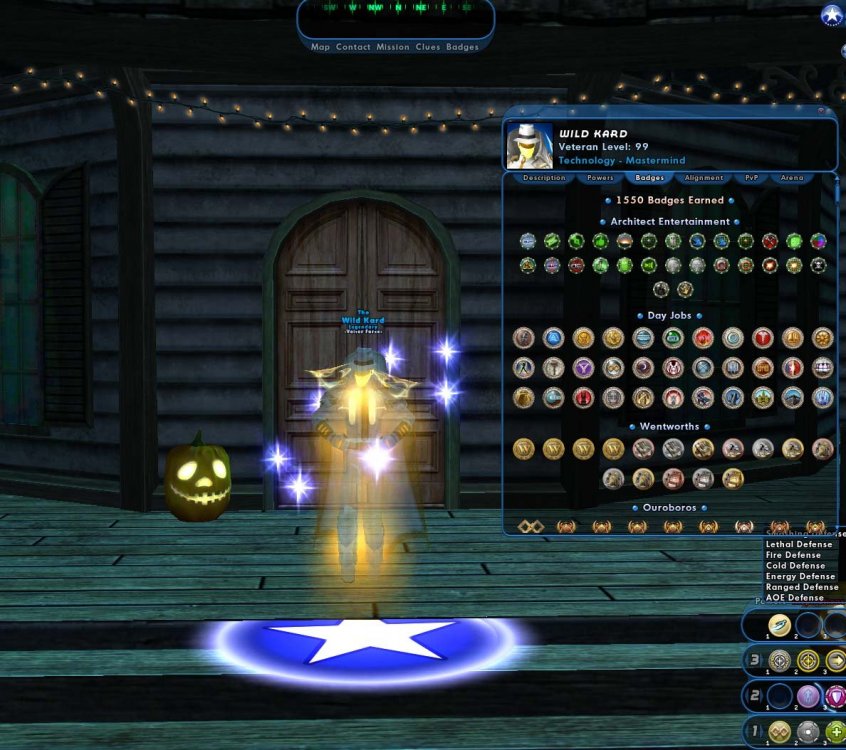Screen dimensions: 846x750
Task: Switch to the Arena tab
Action: point(791,178)
